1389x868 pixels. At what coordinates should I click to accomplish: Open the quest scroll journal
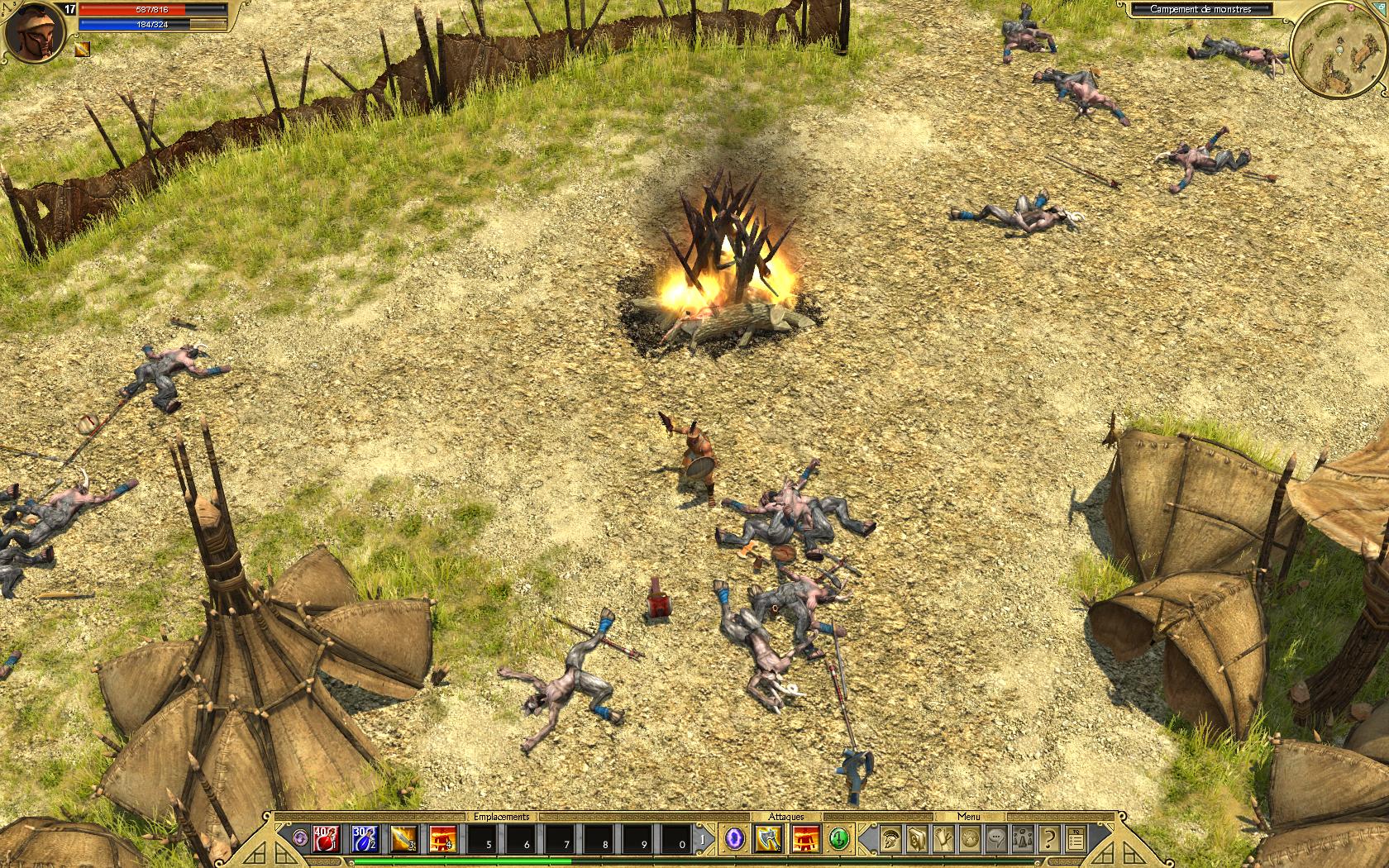pos(943,839)
